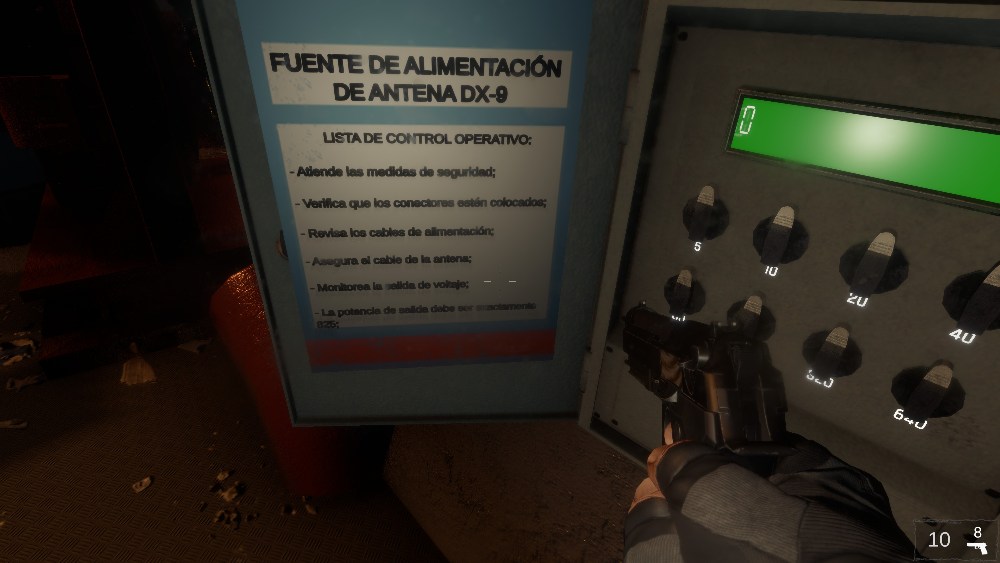Flip the switch labeled 640
The width and height of the screenshot is (1000, 563).
point(929,388)
